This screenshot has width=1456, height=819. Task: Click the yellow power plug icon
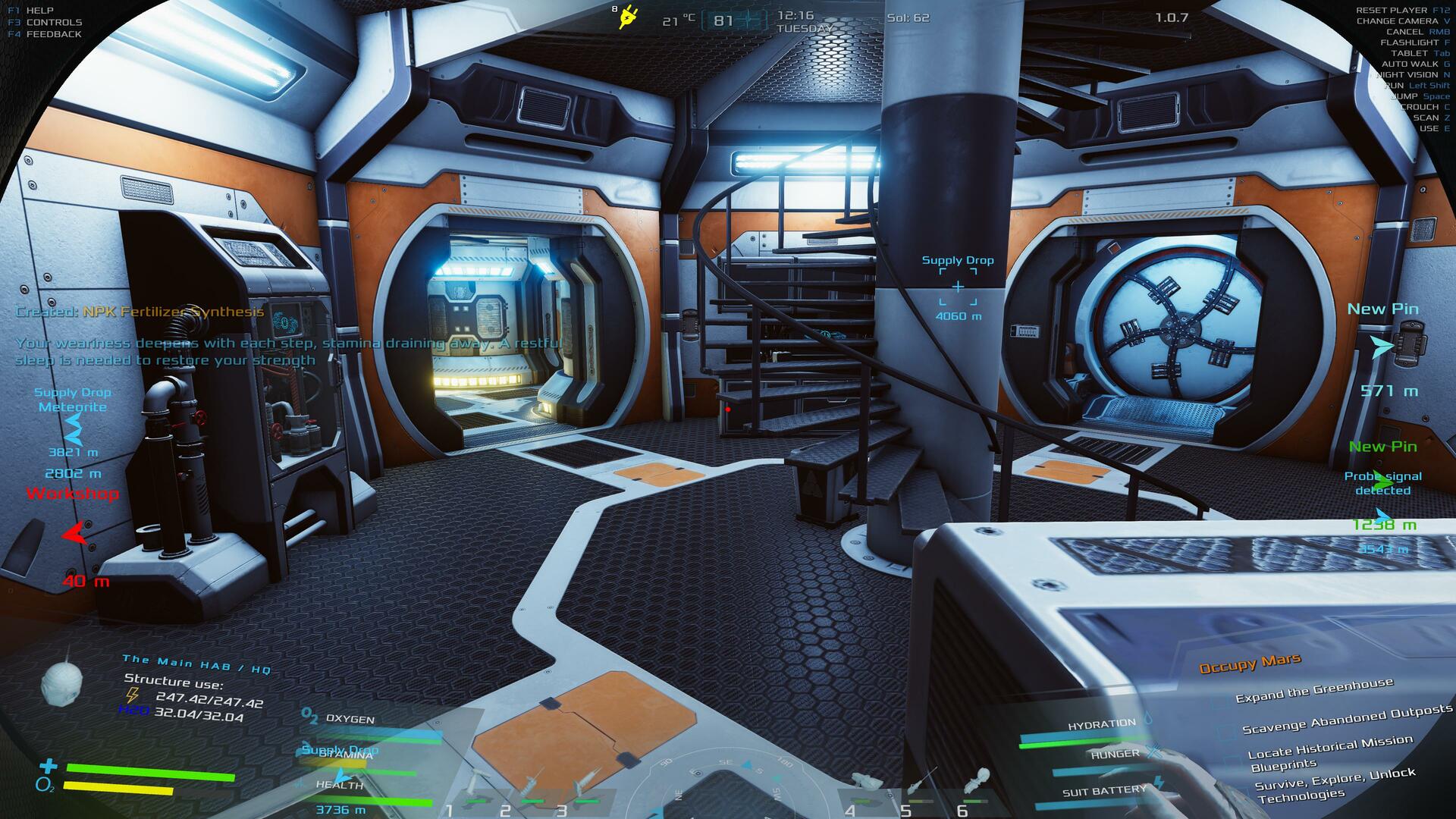pos(628,17)
